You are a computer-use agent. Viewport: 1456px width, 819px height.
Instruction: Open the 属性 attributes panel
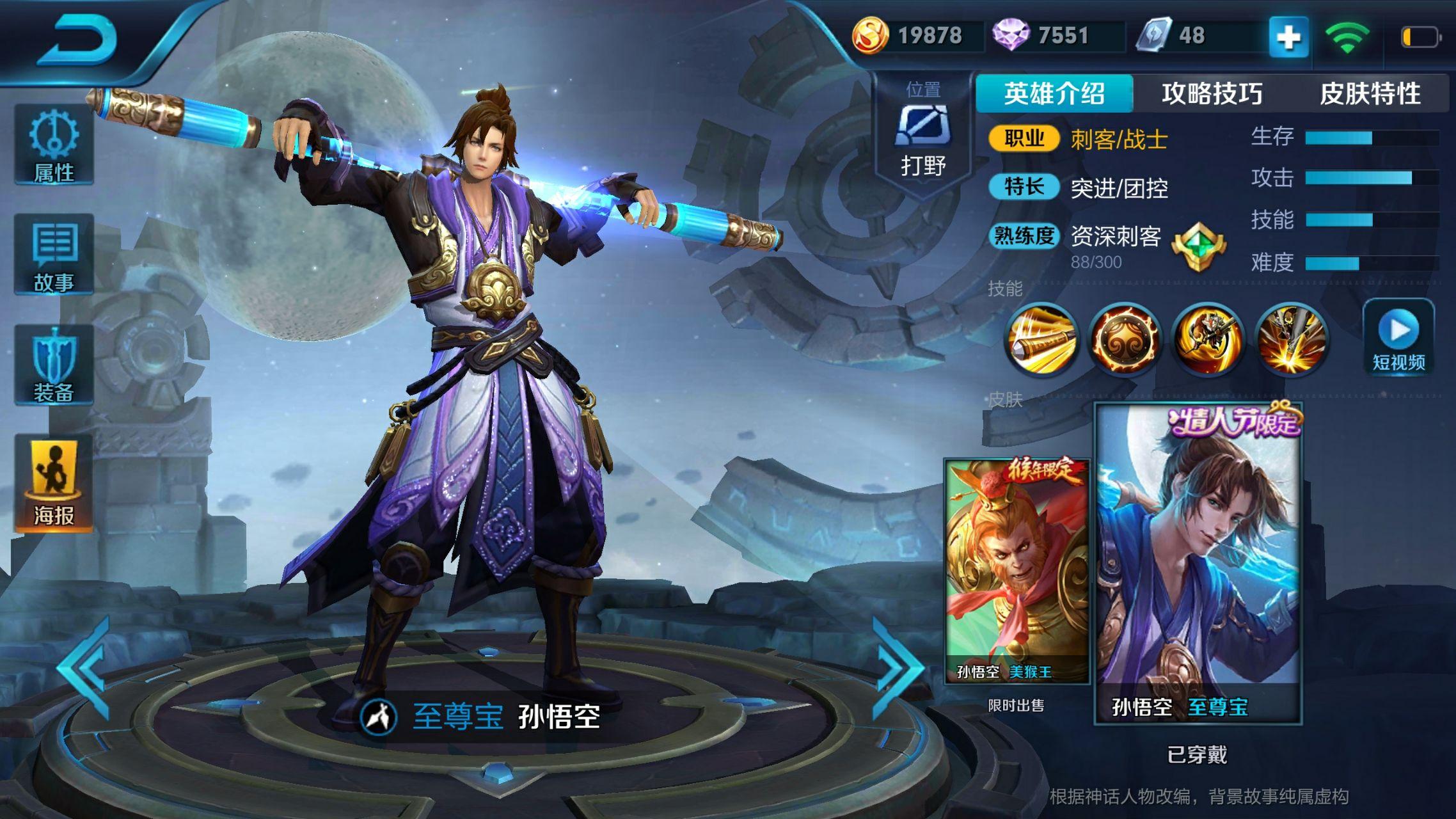tap(54, 145)
